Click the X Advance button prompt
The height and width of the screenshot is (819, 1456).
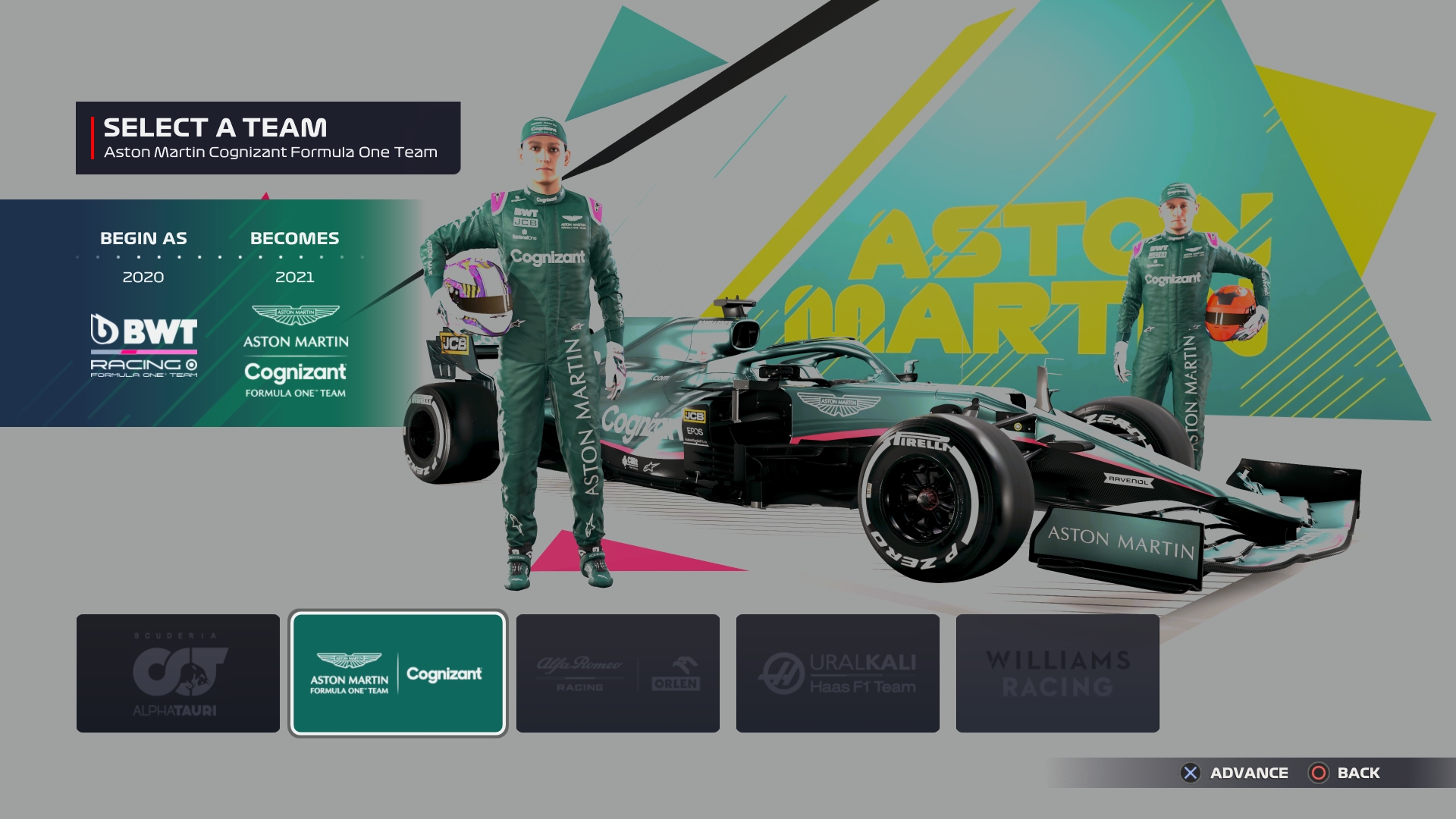coord(1192,773)
